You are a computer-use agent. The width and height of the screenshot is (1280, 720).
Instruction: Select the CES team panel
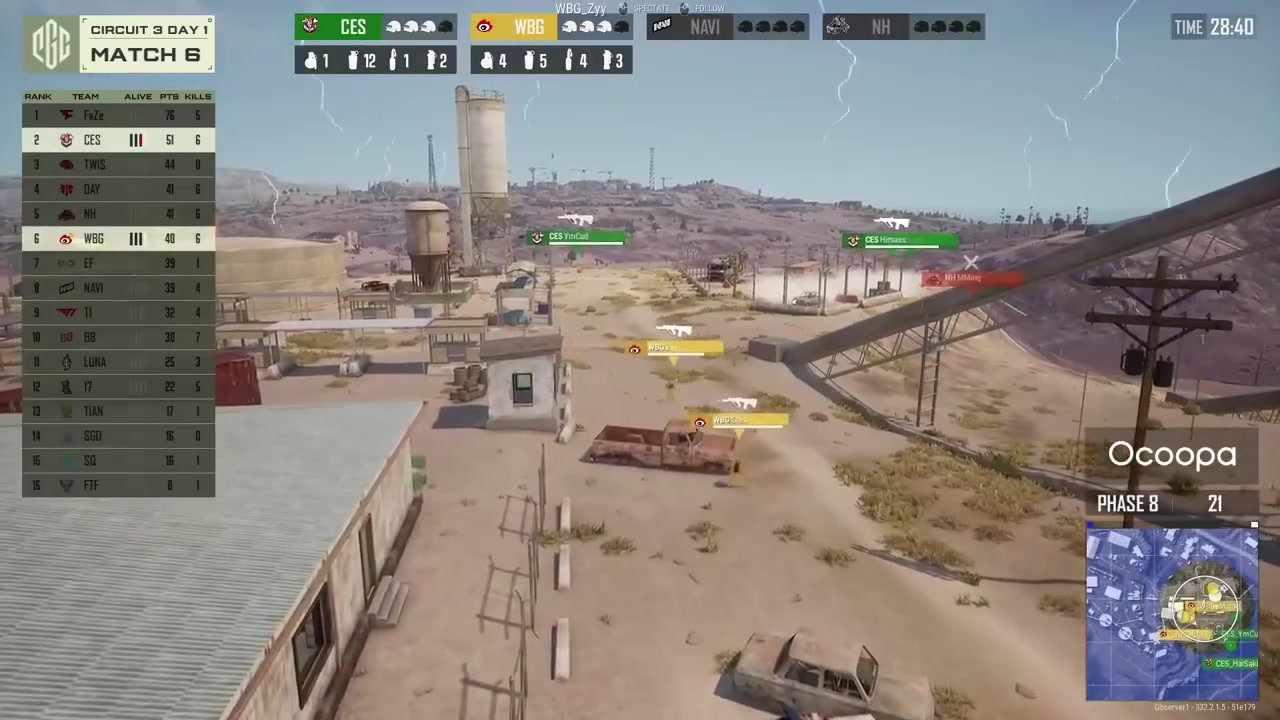[375, 27]
